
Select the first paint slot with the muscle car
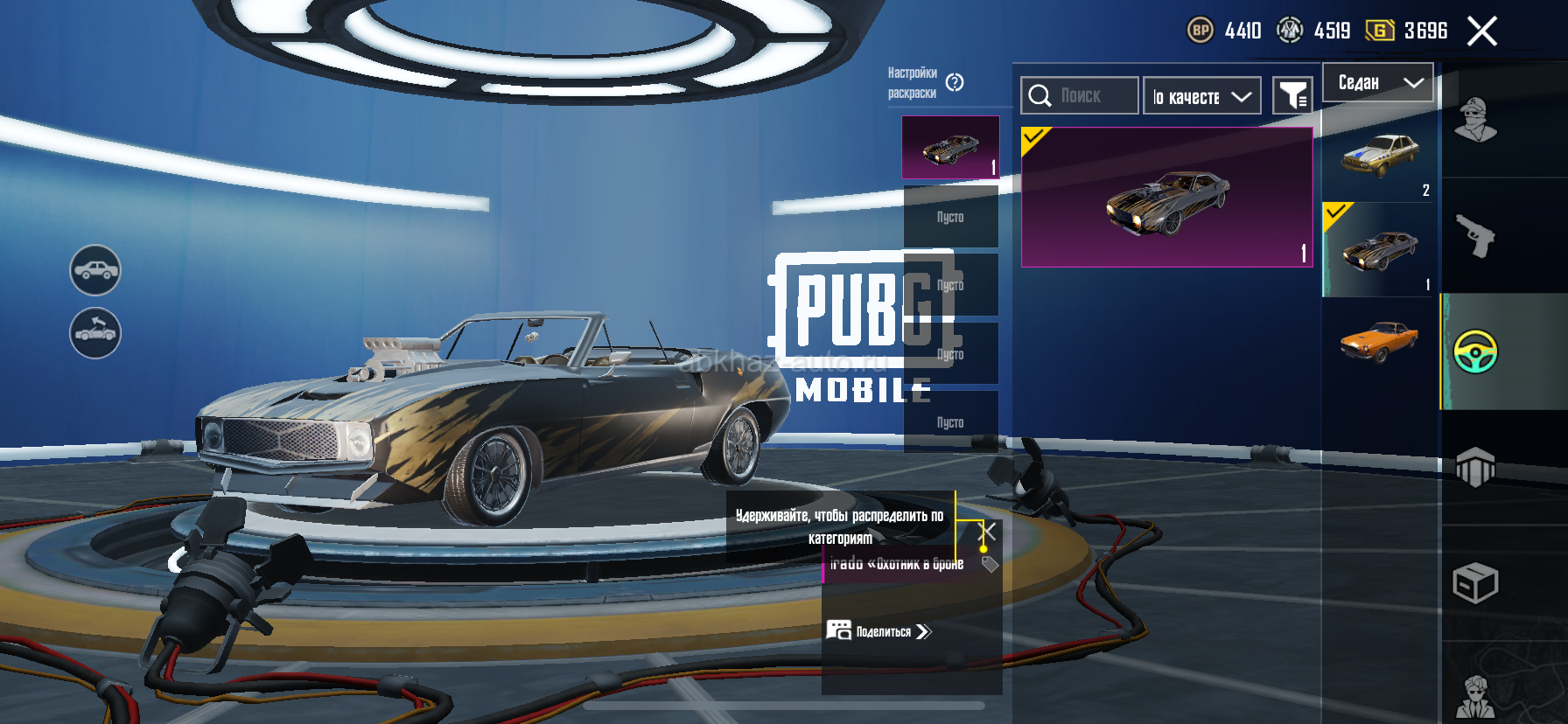950,148
